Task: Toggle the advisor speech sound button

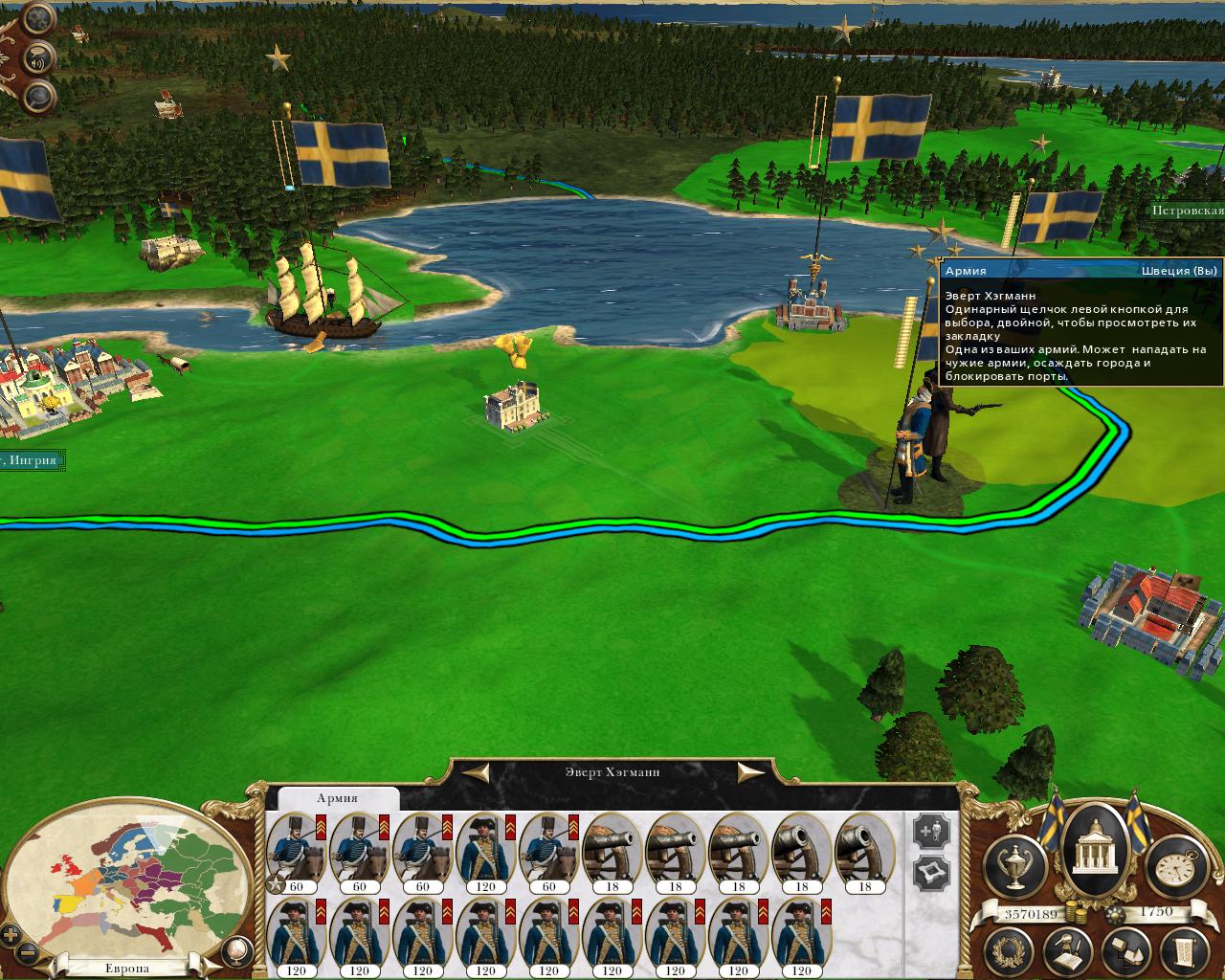Action: pos(39,56)
